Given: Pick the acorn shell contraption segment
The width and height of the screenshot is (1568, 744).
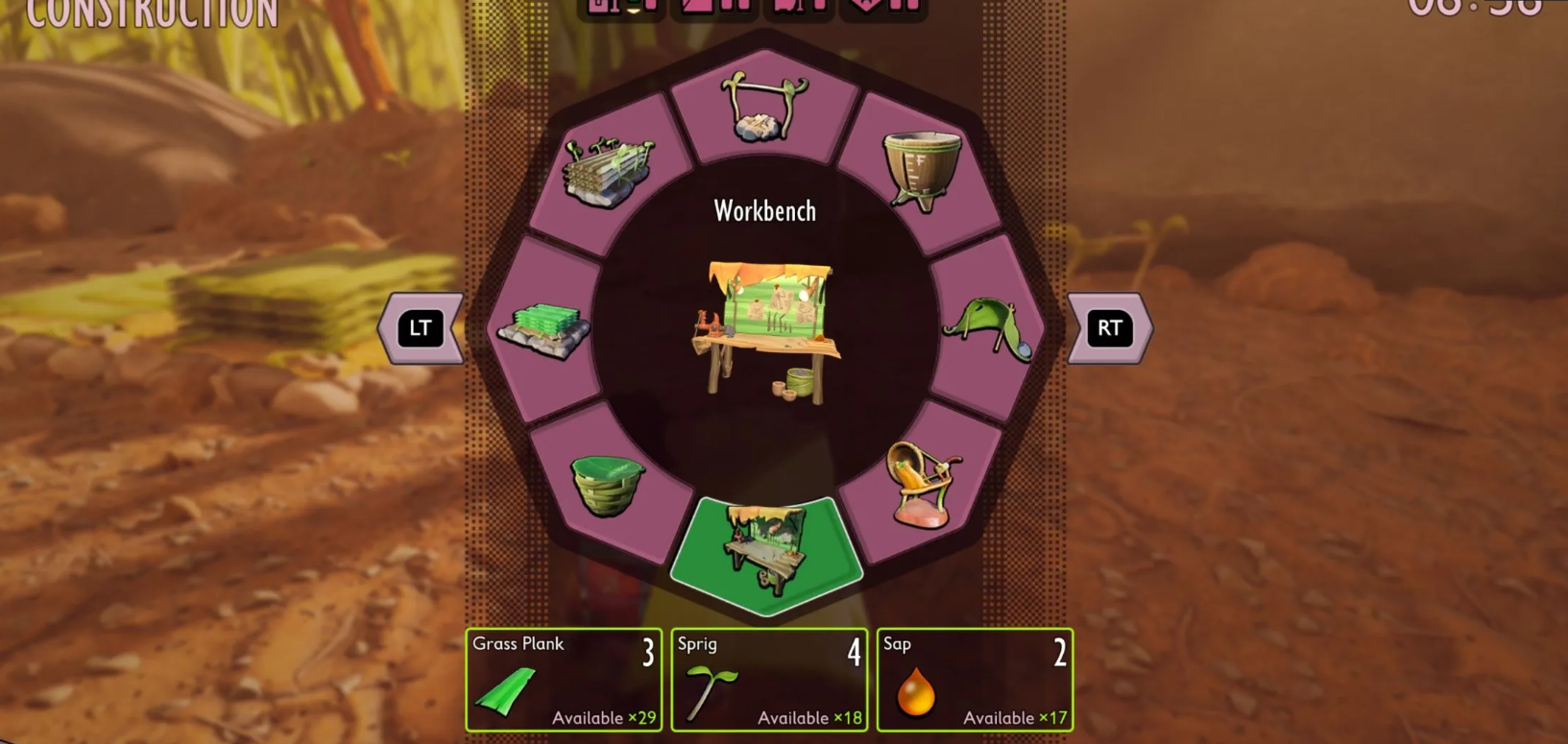Looking at the screenshot, I should point(923,486).
